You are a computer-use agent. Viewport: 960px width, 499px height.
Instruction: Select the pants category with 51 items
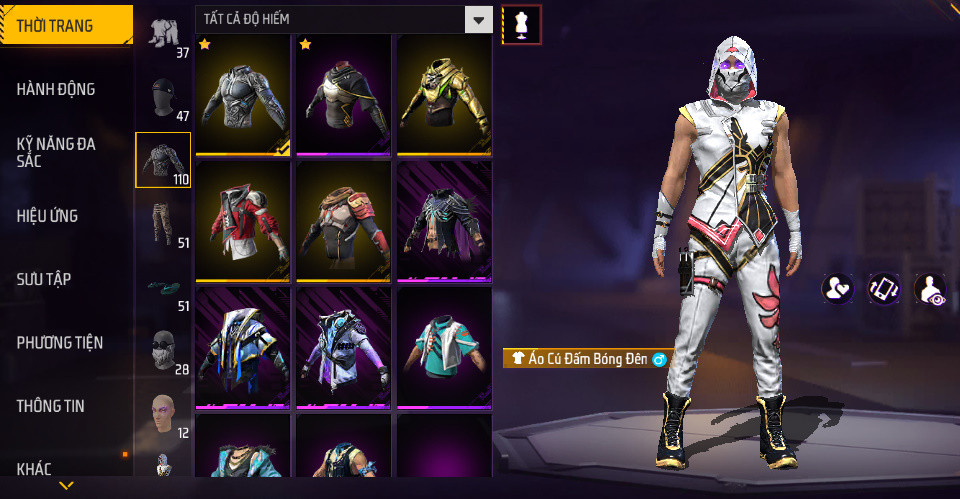click(x=163, y=224)
